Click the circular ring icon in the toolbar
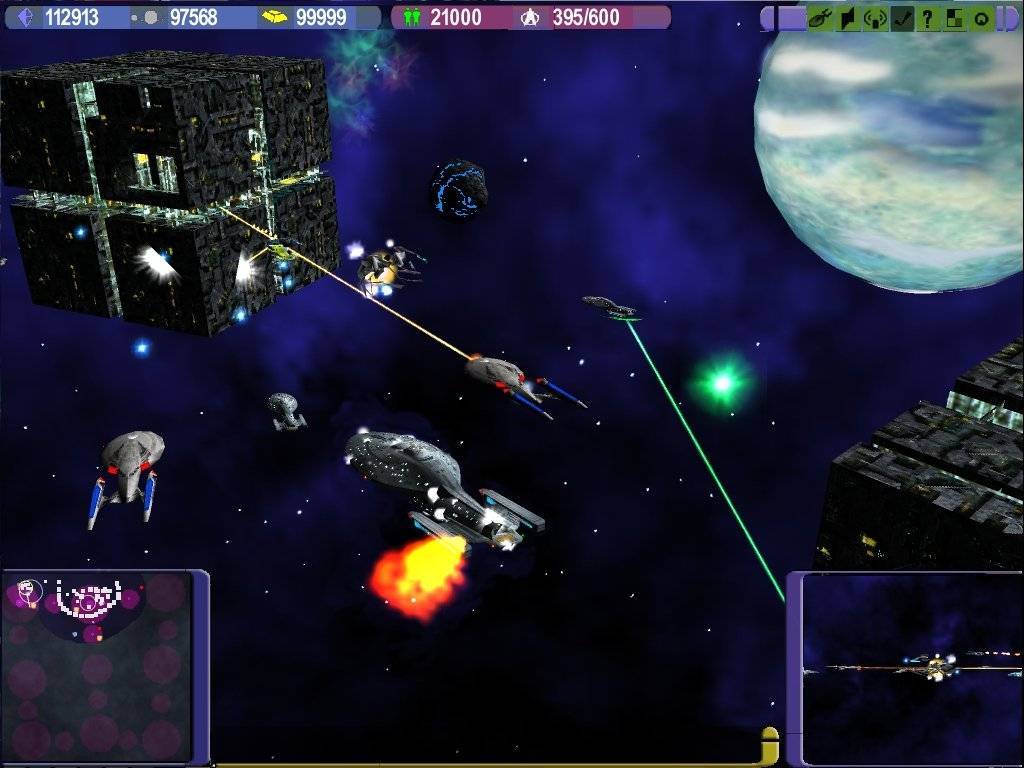 click(982, 18)
